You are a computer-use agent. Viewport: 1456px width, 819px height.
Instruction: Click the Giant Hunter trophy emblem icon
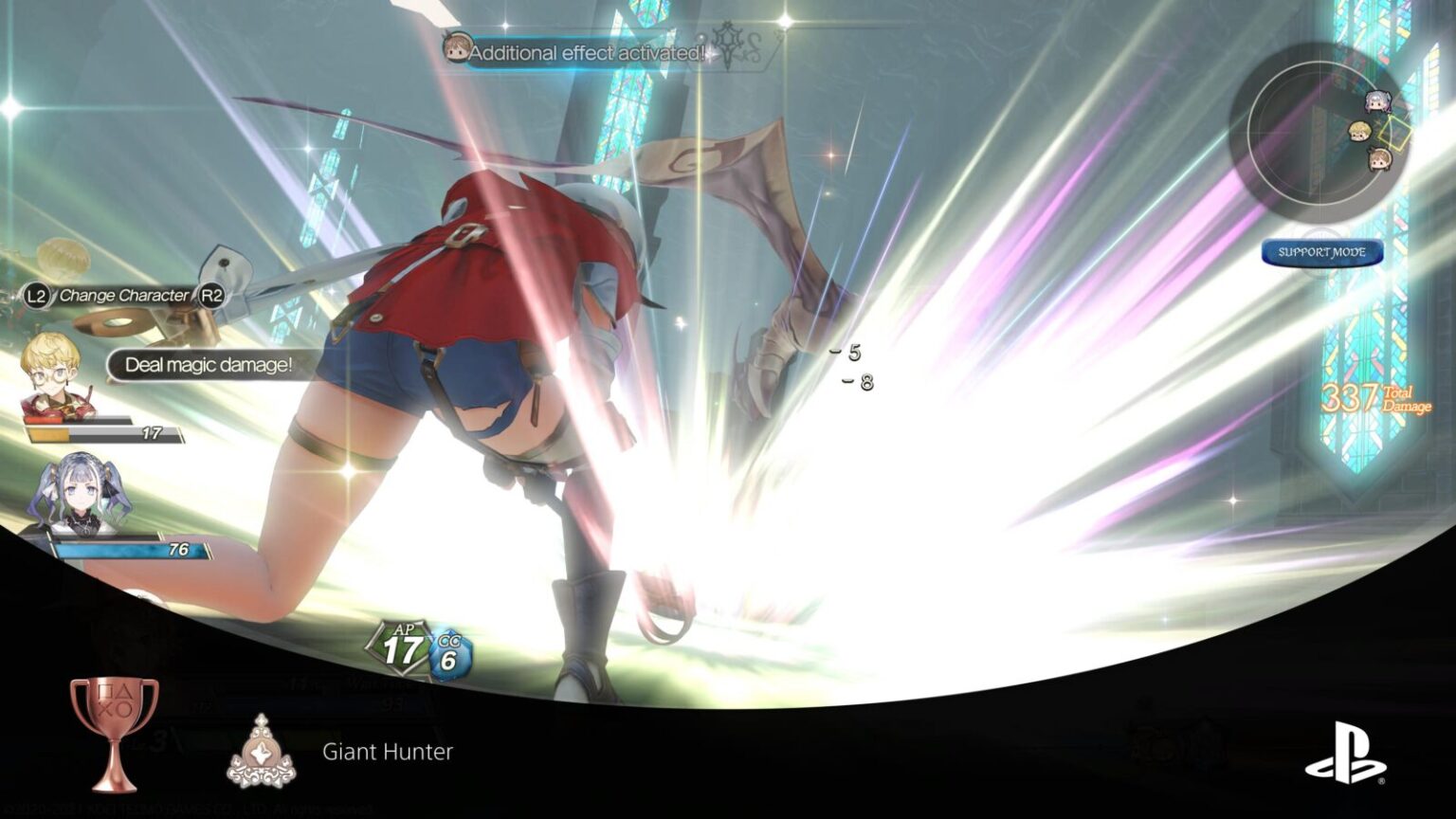click(x=265, y=749)
